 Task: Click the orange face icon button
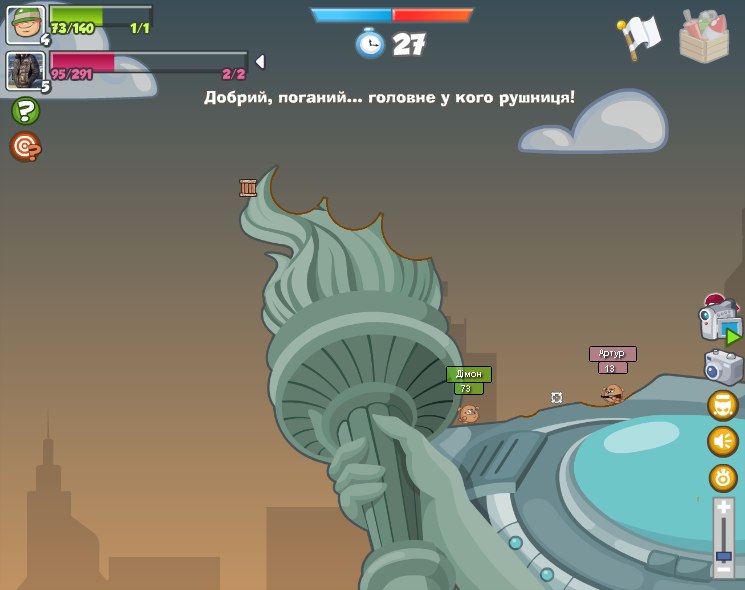pos(723,405)
